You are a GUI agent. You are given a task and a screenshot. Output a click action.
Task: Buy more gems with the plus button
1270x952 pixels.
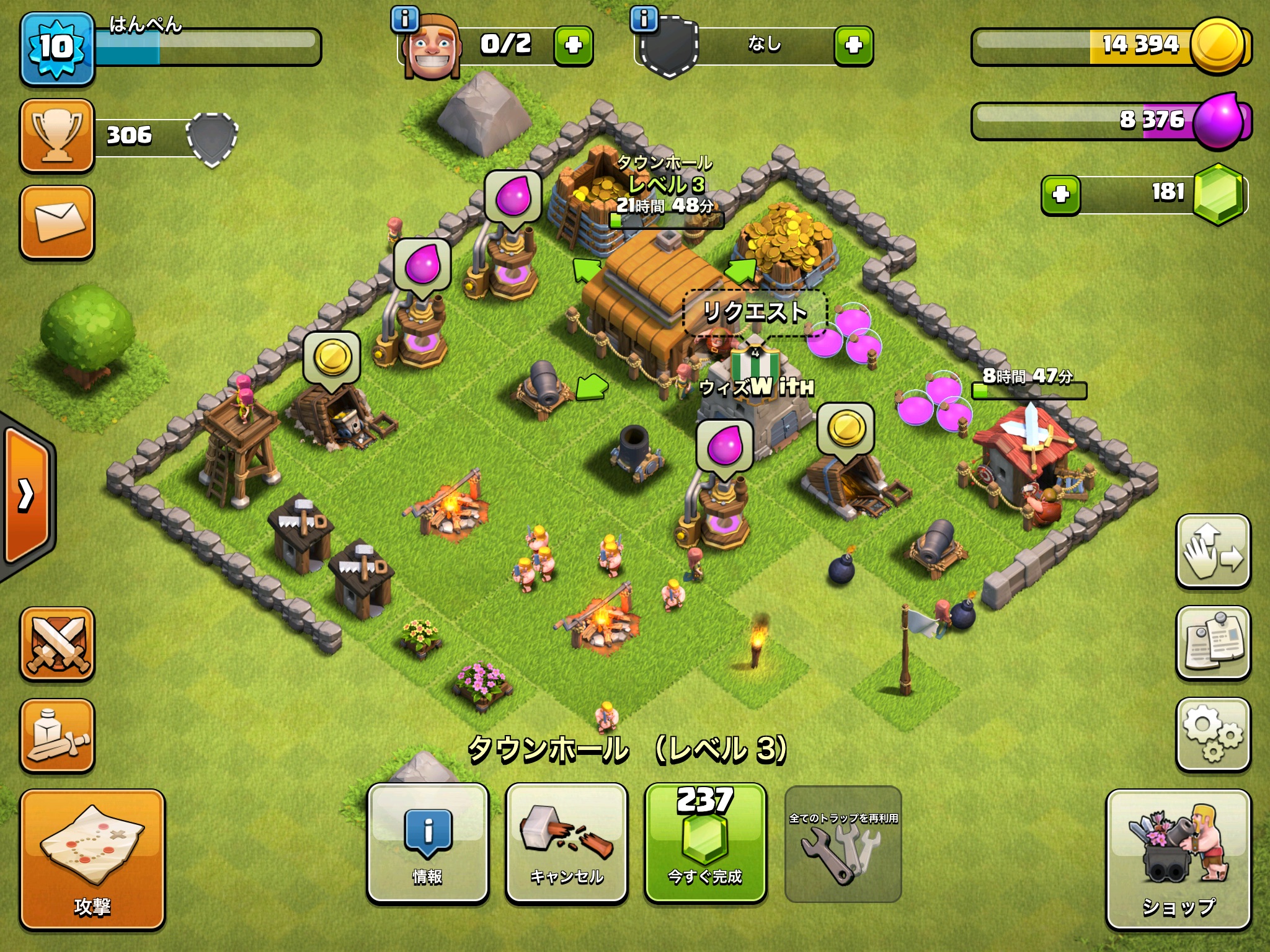coord(1061,195)
